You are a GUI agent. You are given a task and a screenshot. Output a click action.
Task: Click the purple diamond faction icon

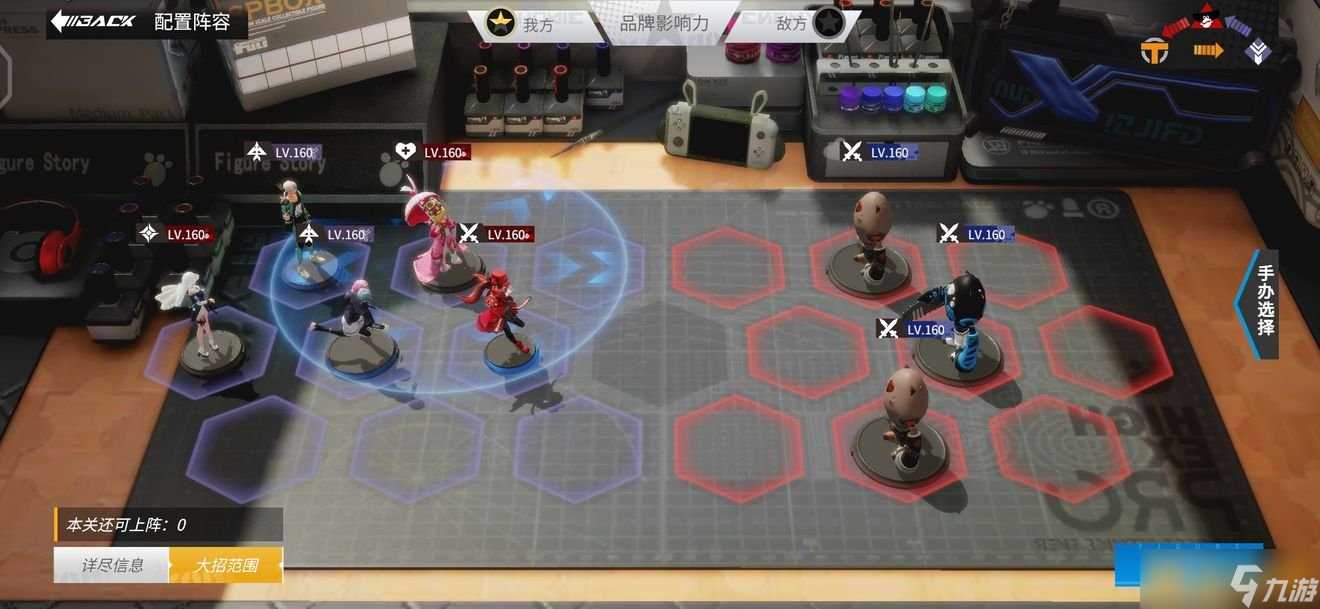click(x=1258, y=52)
